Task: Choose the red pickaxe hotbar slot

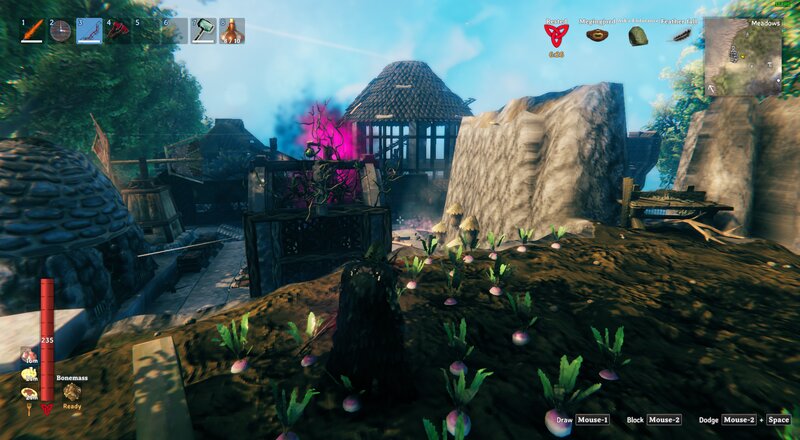Action: 119,30
